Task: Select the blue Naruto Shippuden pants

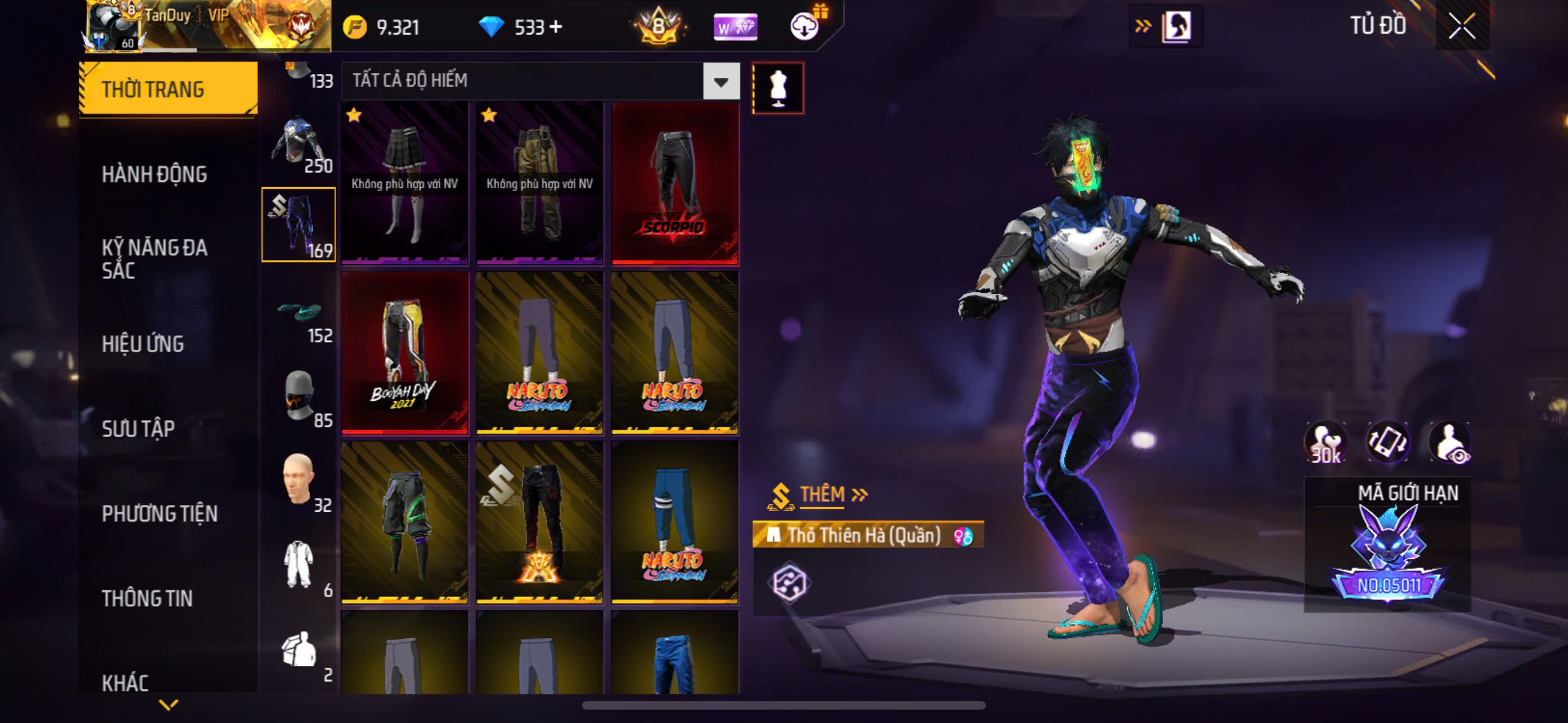Action: (x=675, y=522)
